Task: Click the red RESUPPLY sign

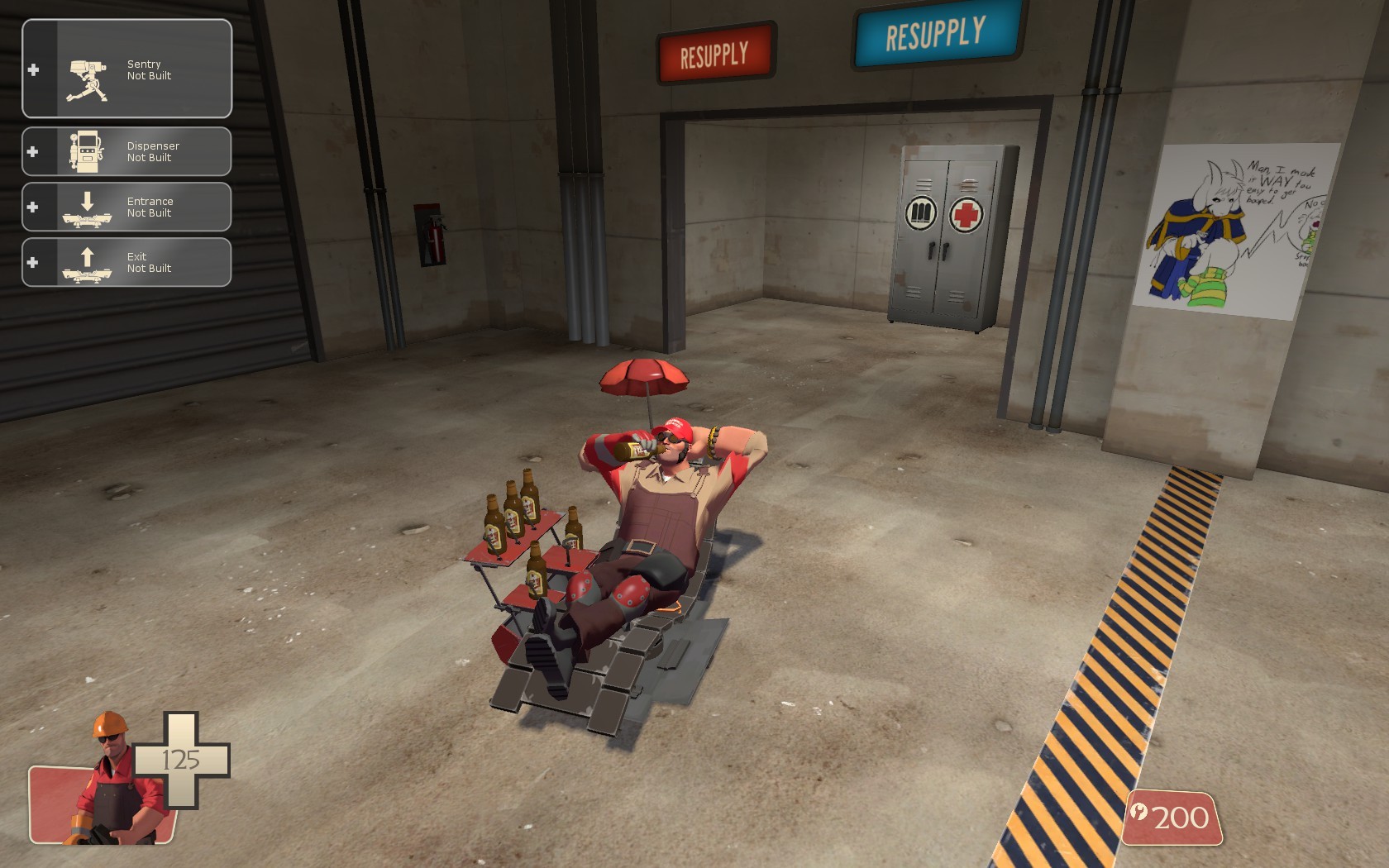Action: click(715, 51)
